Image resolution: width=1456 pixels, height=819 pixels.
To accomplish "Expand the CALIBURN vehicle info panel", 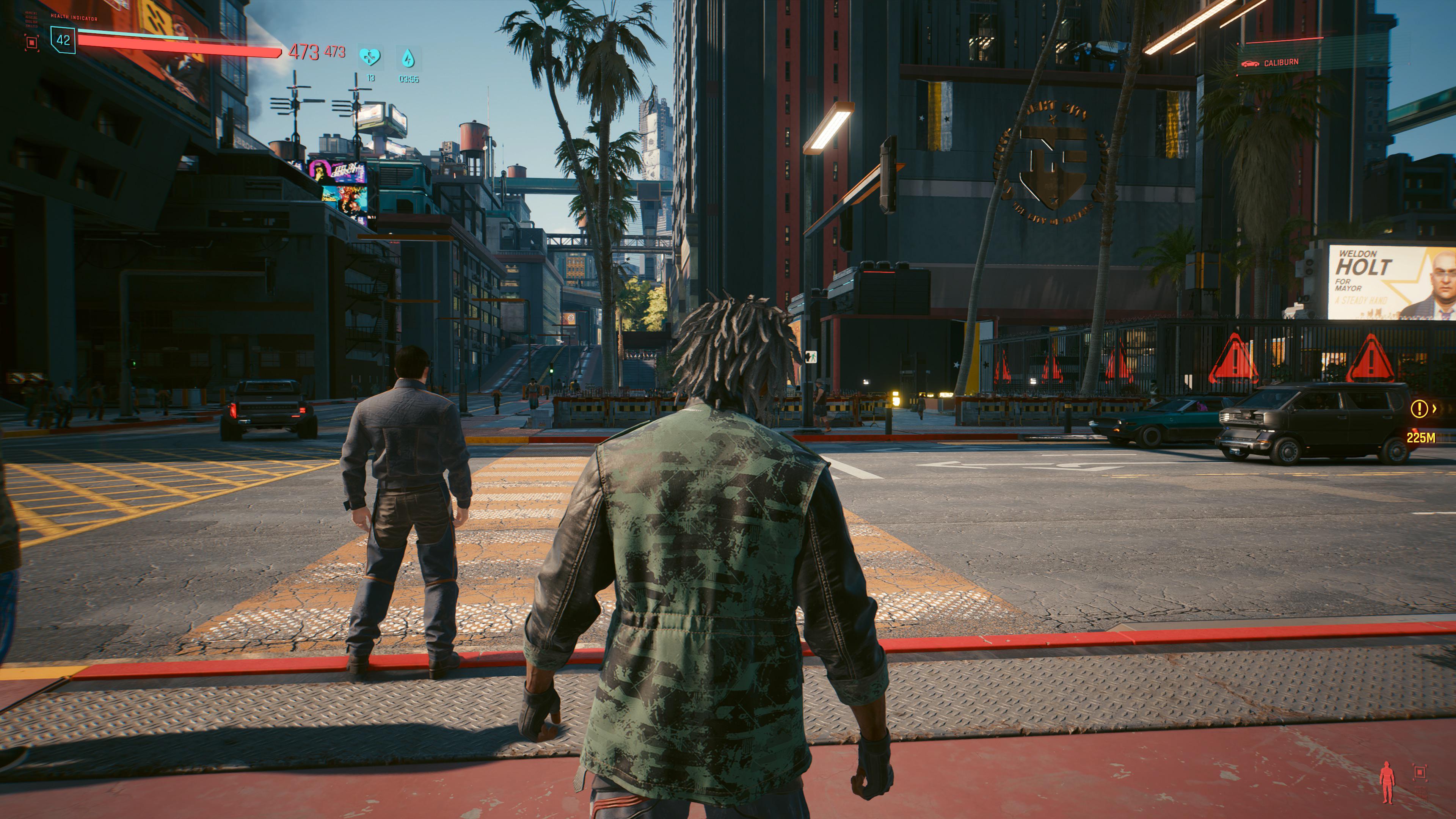I will 1294,64.
